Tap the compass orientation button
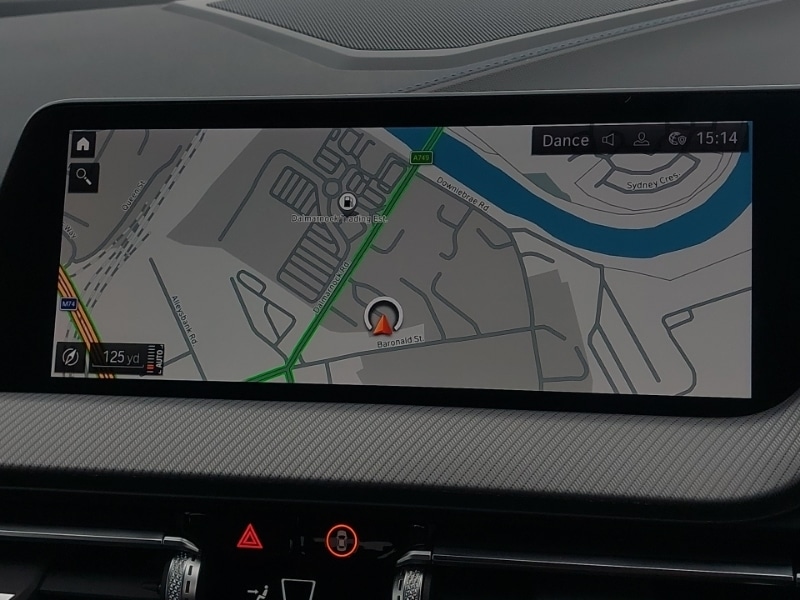The image size is (800, 600). (69, 356)
